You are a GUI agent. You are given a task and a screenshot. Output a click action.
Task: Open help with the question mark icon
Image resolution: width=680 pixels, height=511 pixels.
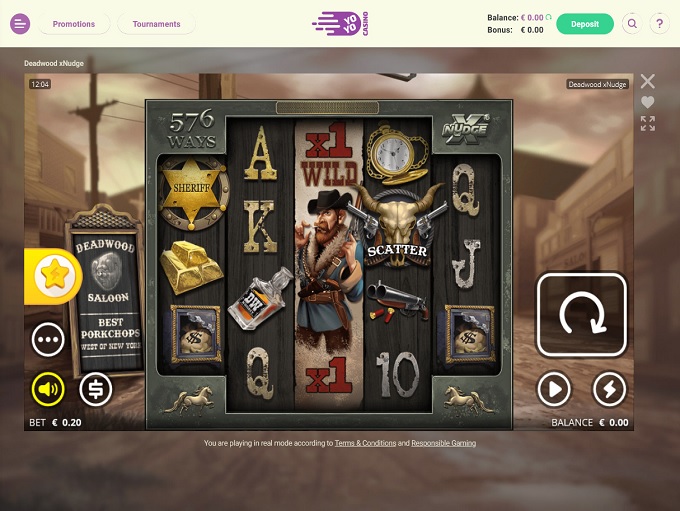(659, 24)
